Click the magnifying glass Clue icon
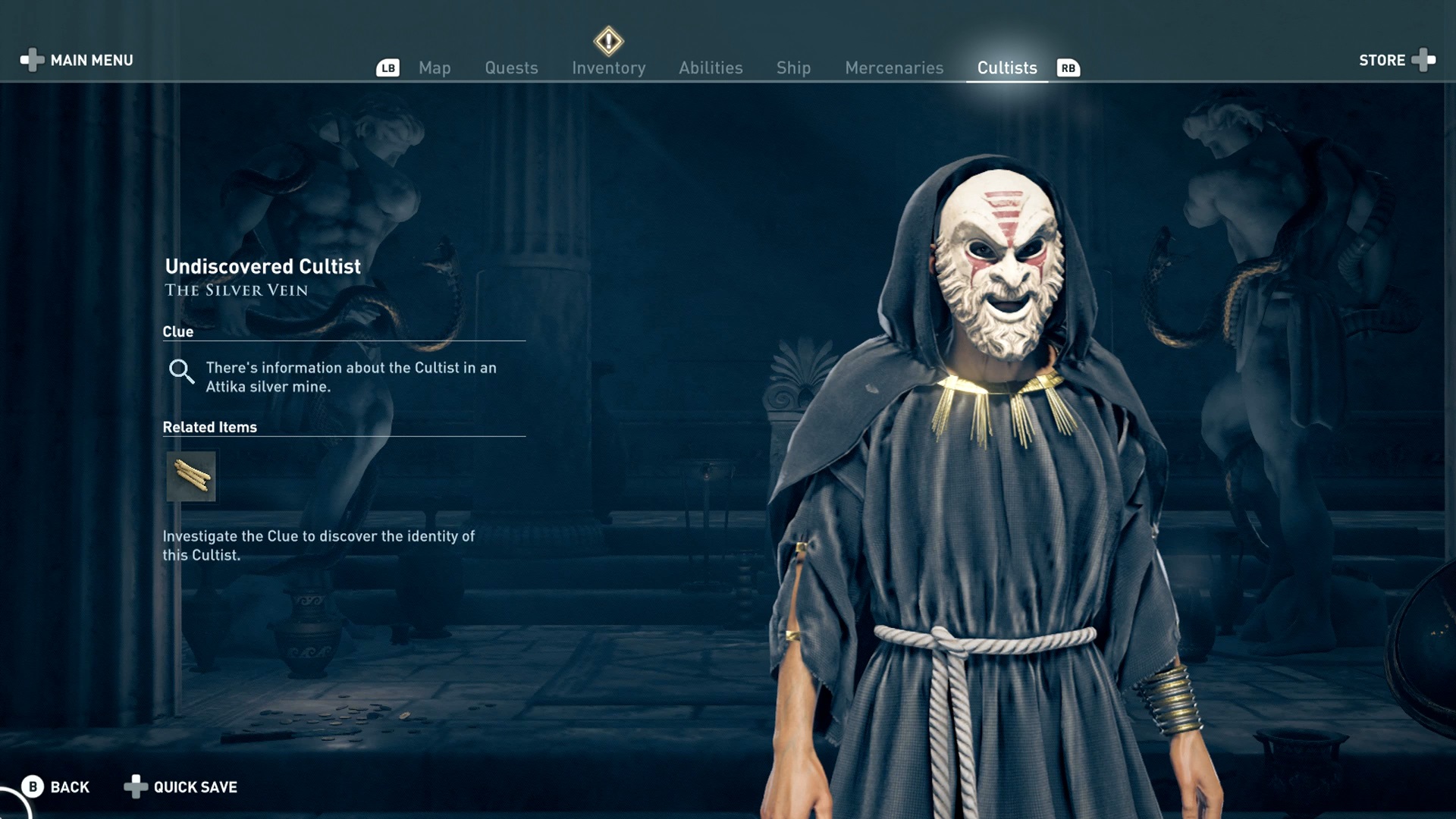Image resolution: width=1456 pixels, height=819 pixels. coord(181,372)
